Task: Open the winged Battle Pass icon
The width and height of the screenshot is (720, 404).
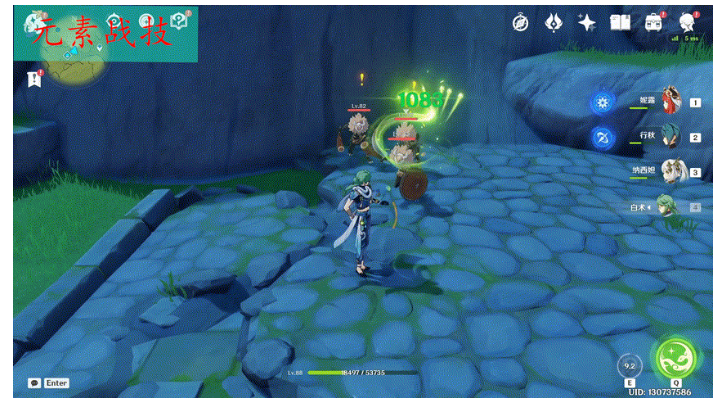Action: click(x=553, y=22)
